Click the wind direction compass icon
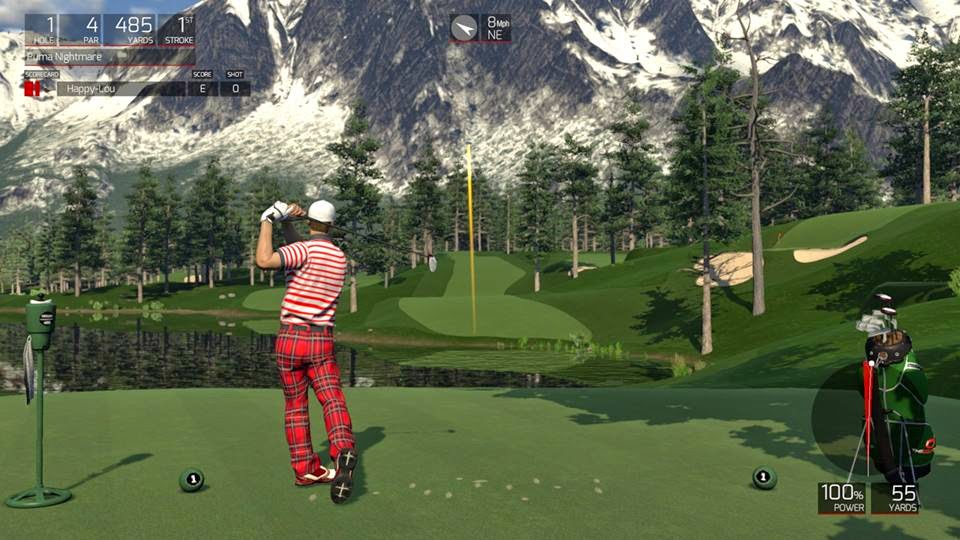This screenshot has width=960, height=540. [464, 28]
